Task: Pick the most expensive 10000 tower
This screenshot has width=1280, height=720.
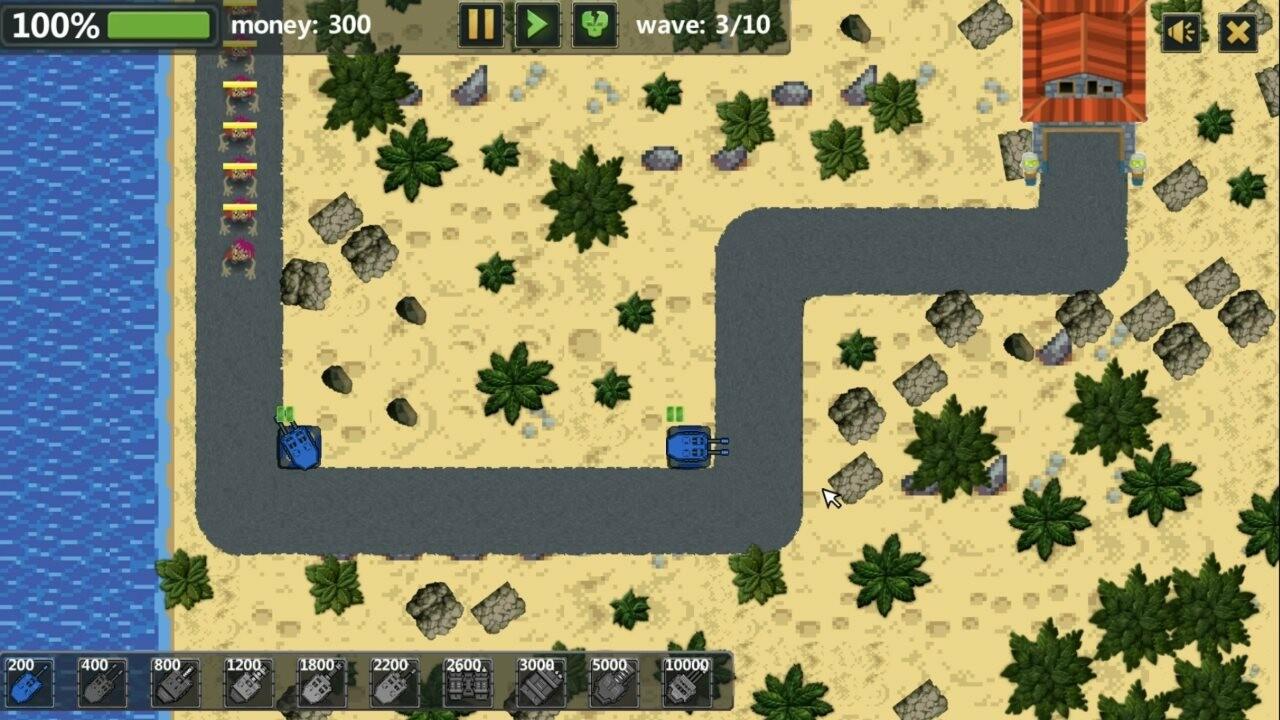Action: (x=690, y=683)
